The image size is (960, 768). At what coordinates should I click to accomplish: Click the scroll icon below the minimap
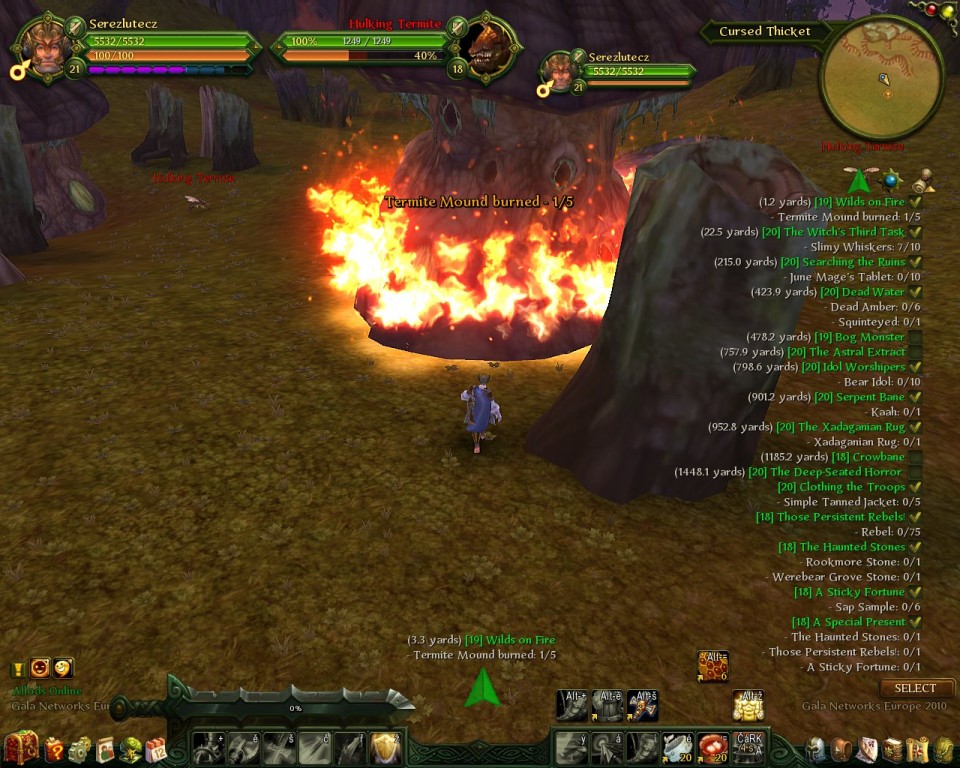923,181
